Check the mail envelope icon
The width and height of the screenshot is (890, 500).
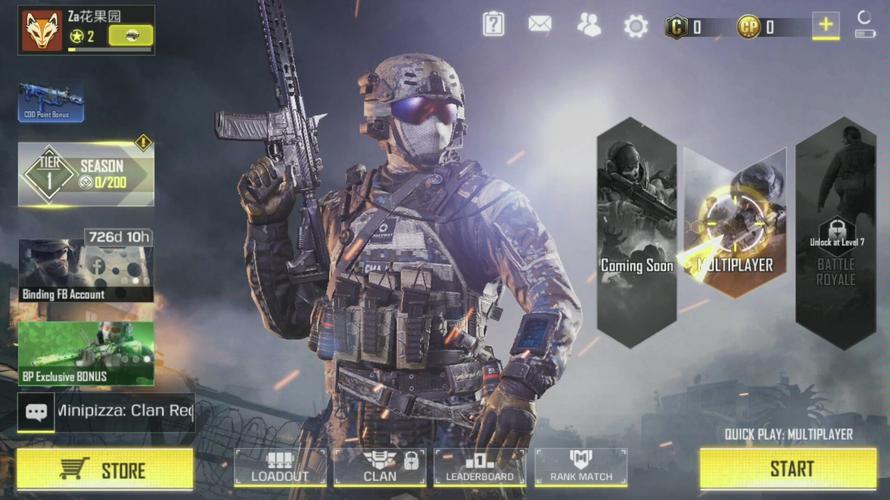[x=540, y=24]
